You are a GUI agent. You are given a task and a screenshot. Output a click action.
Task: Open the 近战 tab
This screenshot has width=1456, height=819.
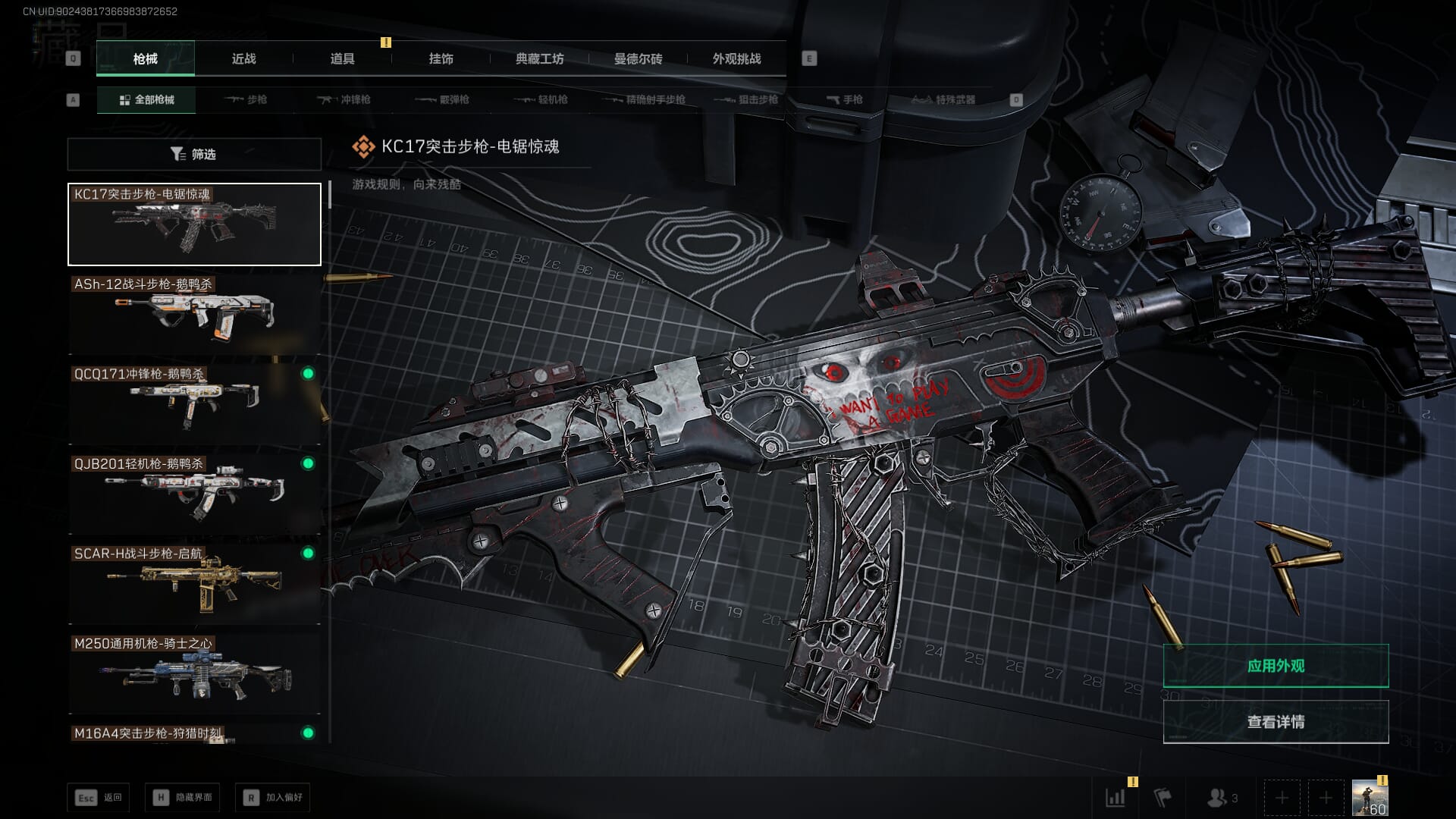[x=243, y=58]
